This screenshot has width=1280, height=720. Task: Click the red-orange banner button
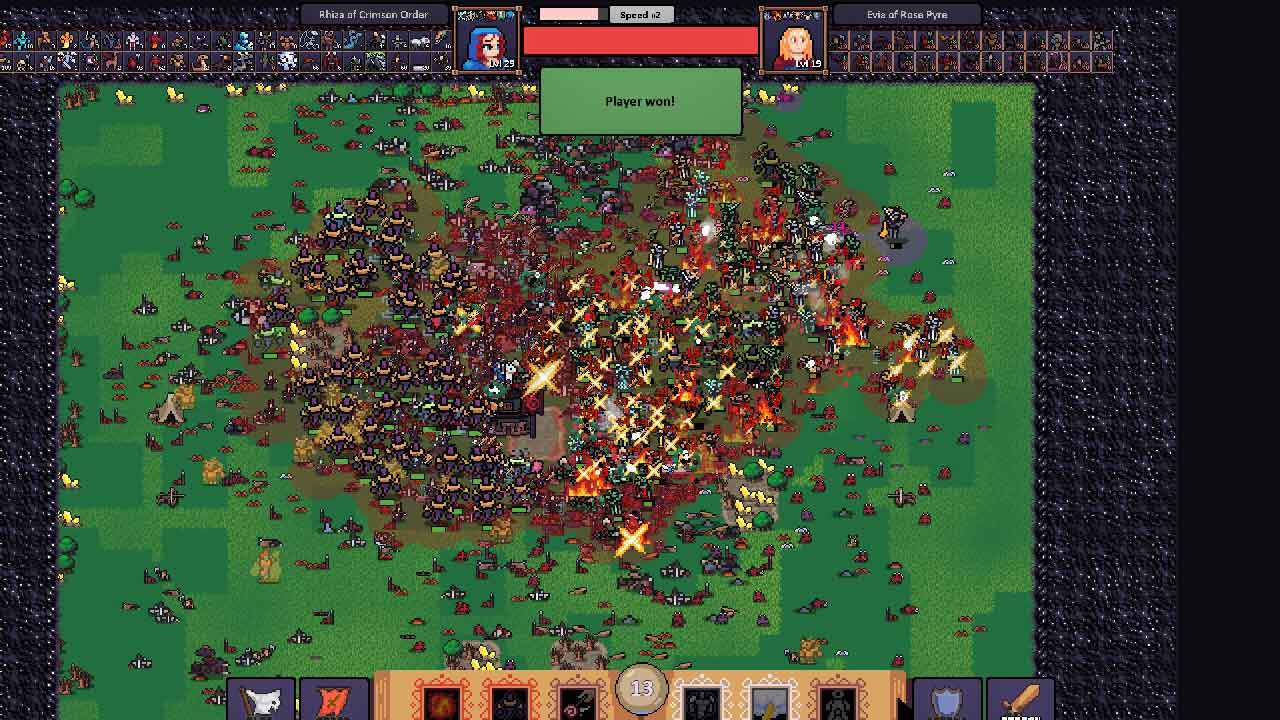tap(334, 700)
